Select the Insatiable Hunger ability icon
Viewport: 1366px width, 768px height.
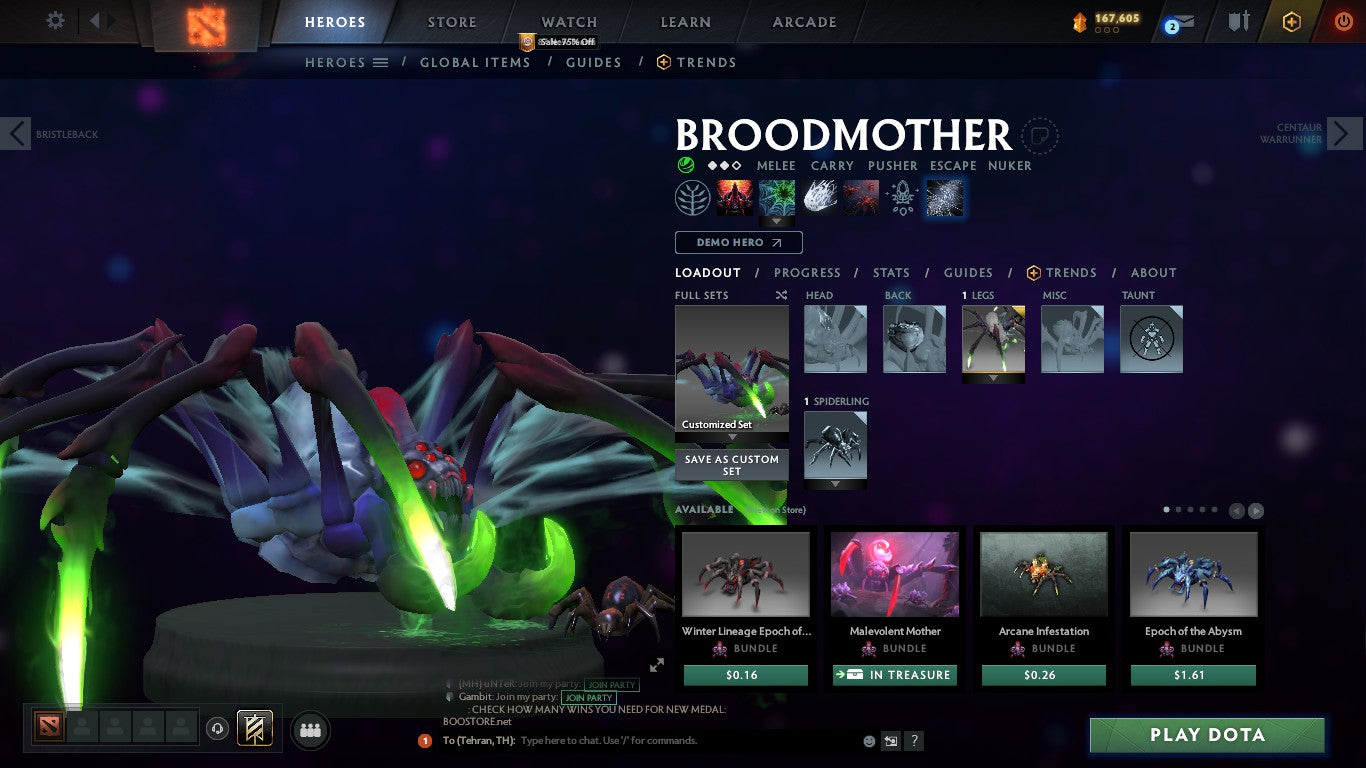[862, 197]
